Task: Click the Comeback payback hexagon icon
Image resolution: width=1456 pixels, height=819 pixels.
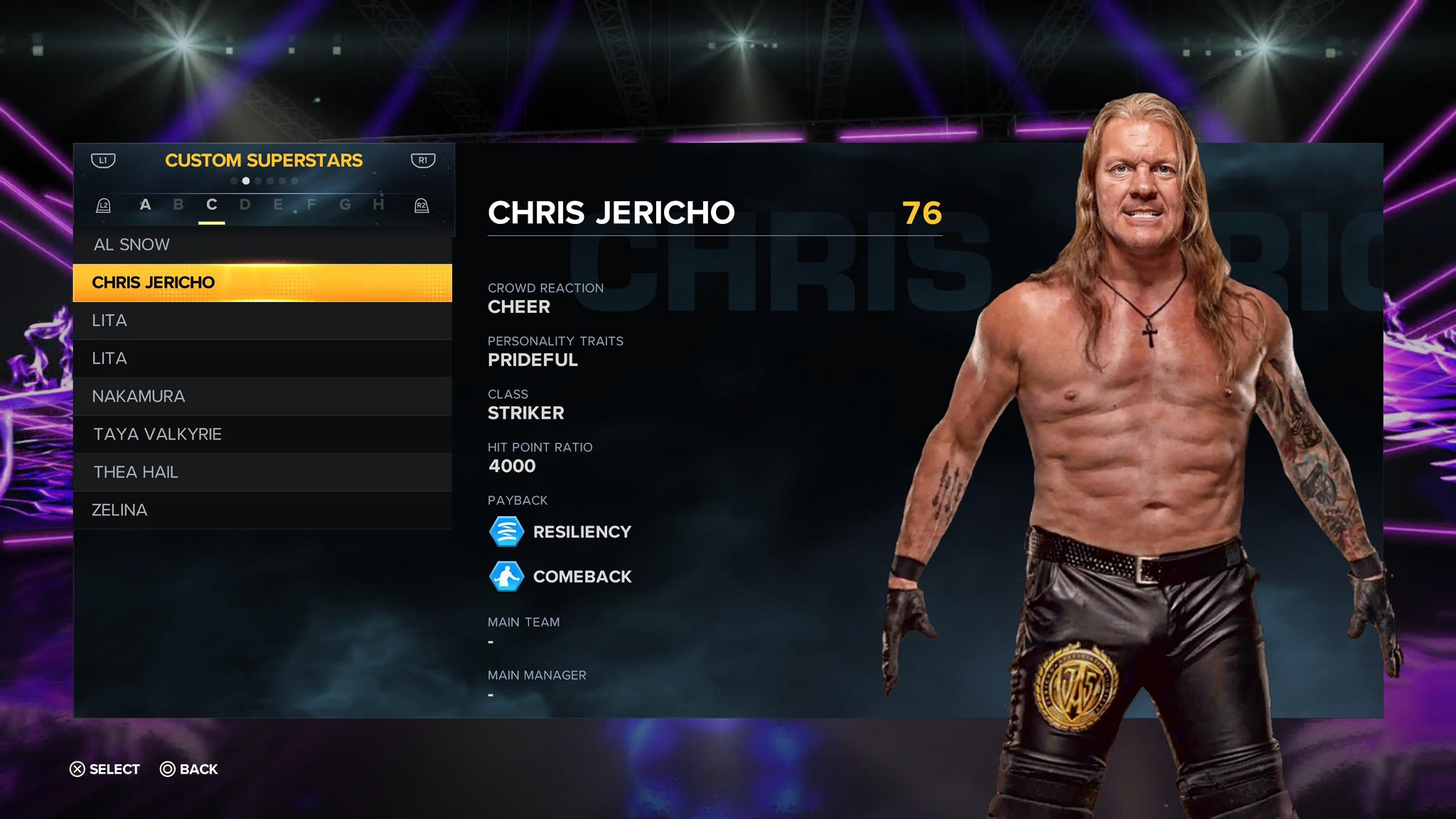Action: tap(505, 576)
